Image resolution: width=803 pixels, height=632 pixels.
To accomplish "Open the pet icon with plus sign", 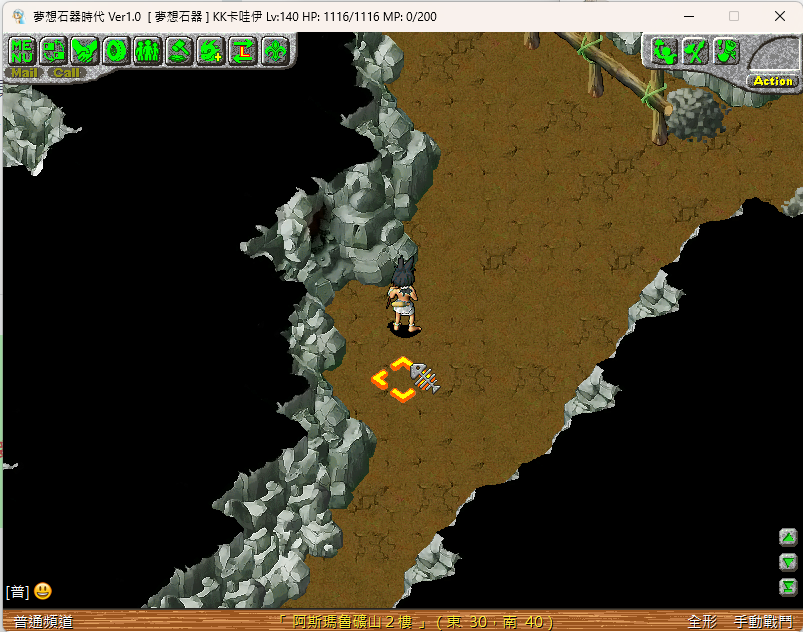I will pyautogui.click(x=211, y=50).
